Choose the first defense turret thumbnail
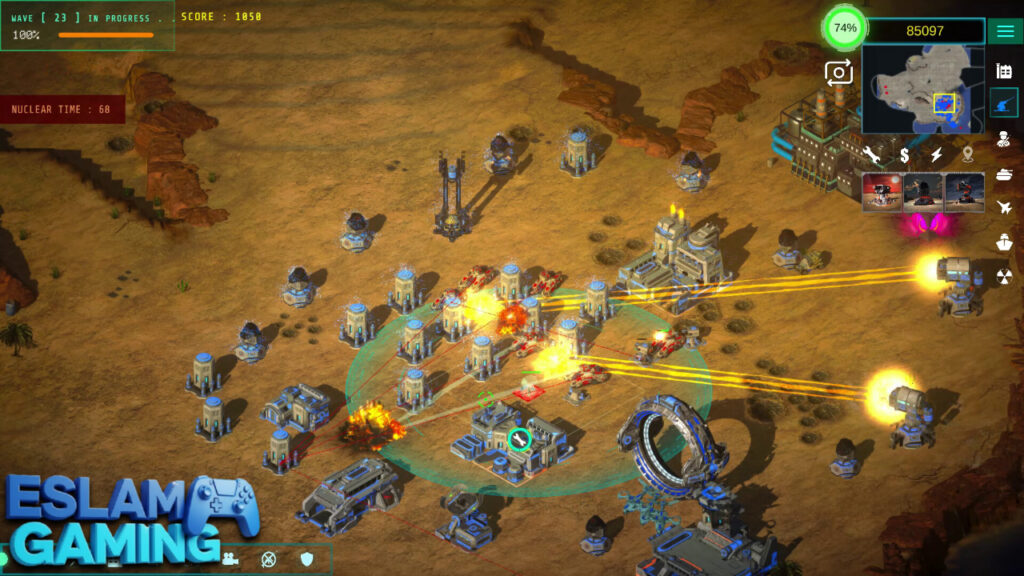This screenshot has height=576, width=1024. [882, 192]
